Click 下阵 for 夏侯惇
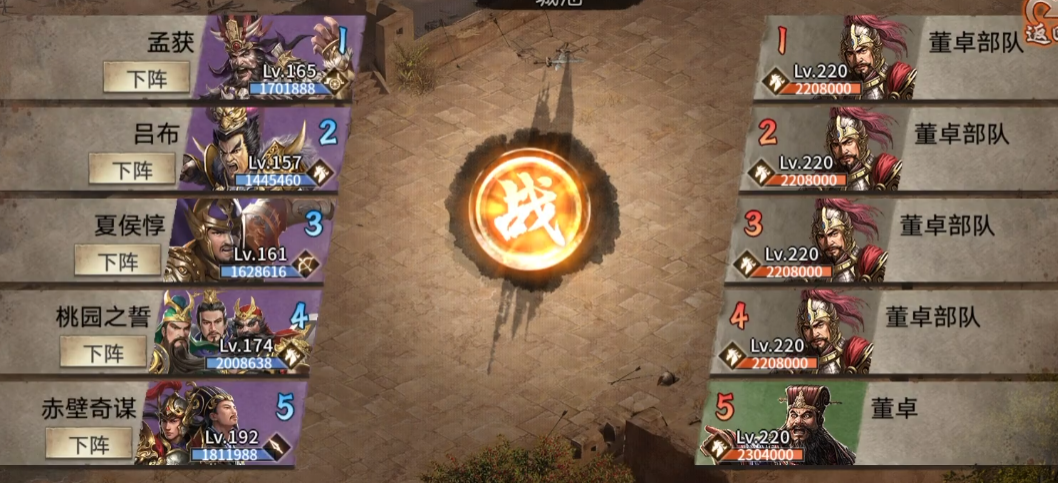Viewport: 1058px width, 483px height. click(118, 261)
